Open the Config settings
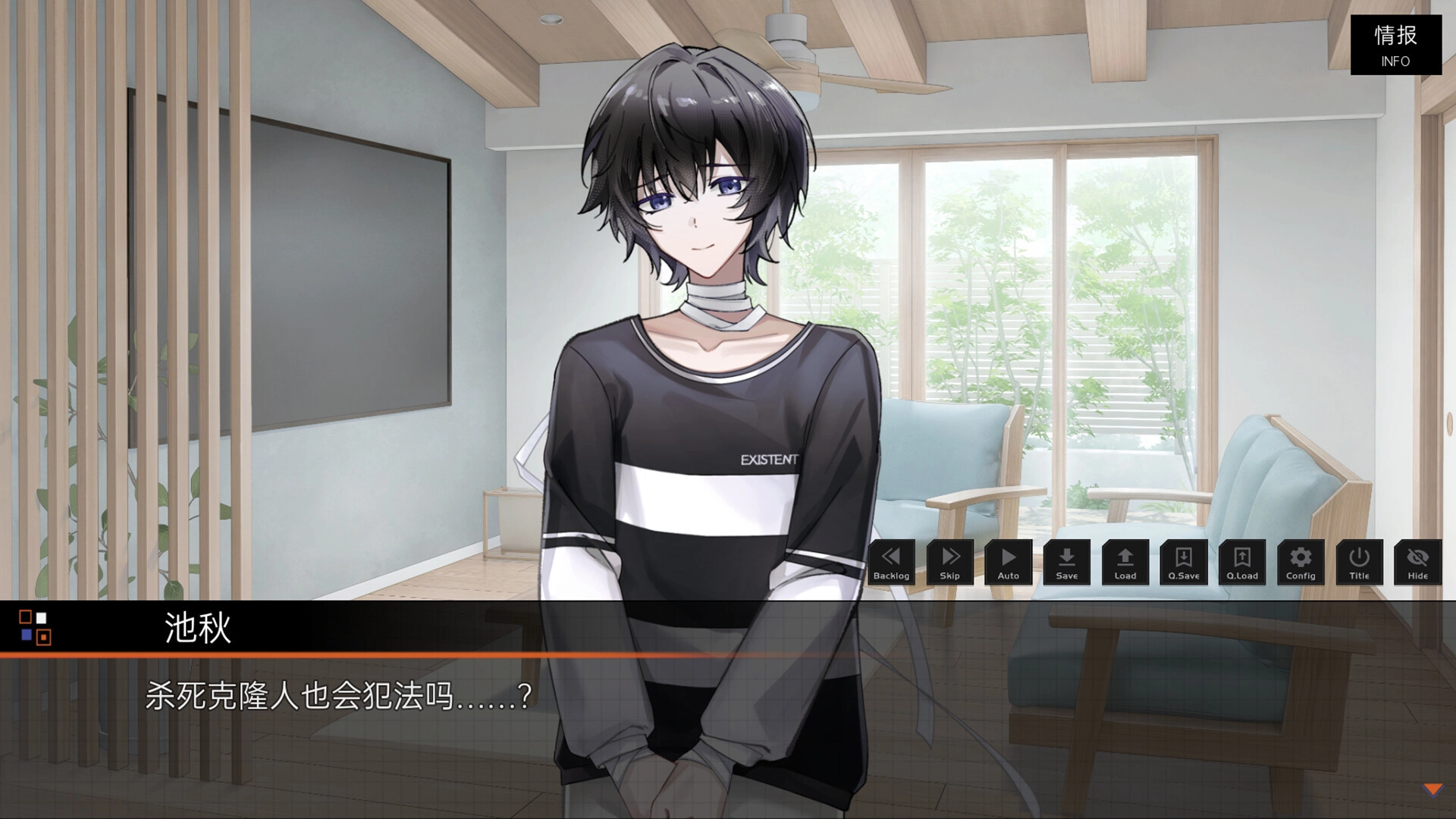The width and height of the screenshot is (1456, 819). pyautogui.click(x=1301, y=563)
